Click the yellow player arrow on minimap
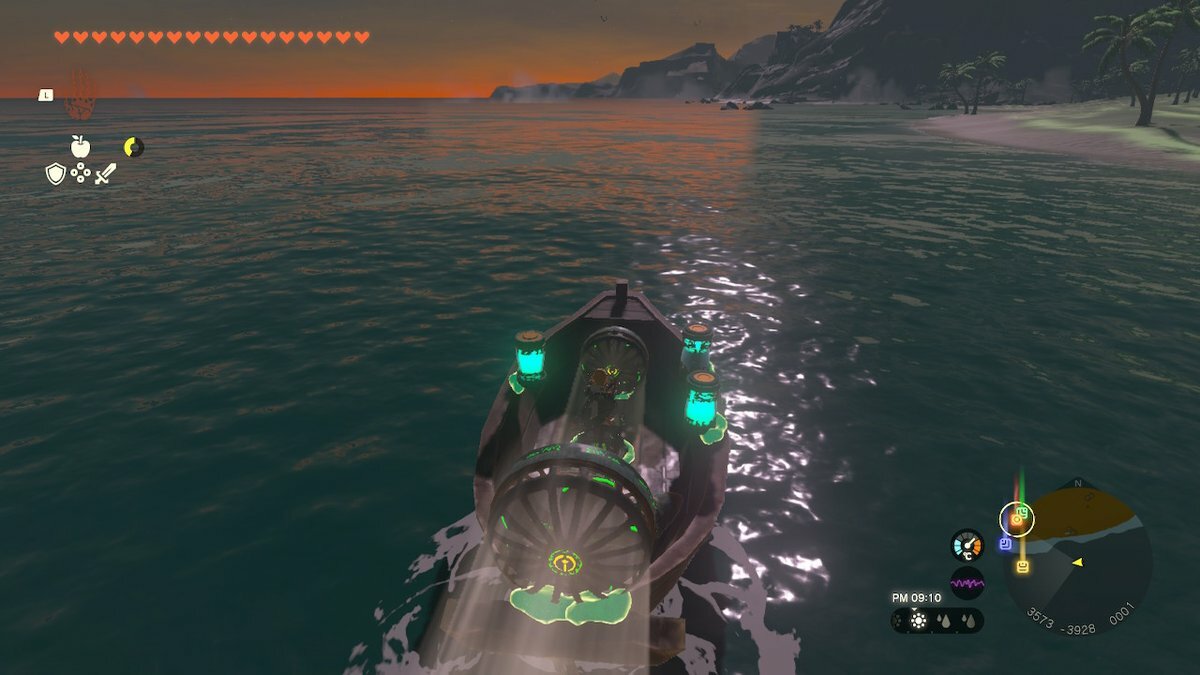 (x=1078, y=563)
